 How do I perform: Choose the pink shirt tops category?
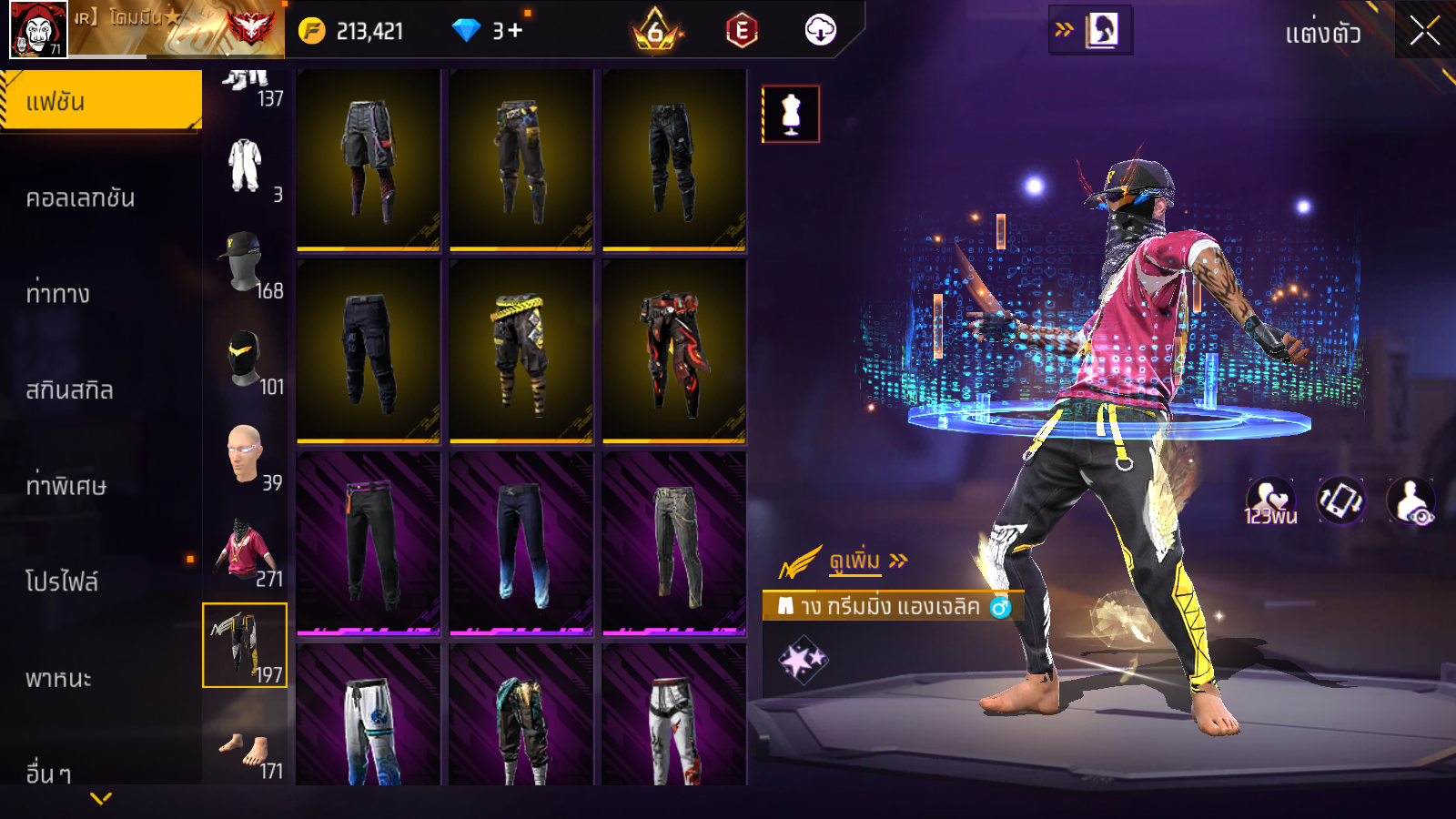[x=245, y=551]
